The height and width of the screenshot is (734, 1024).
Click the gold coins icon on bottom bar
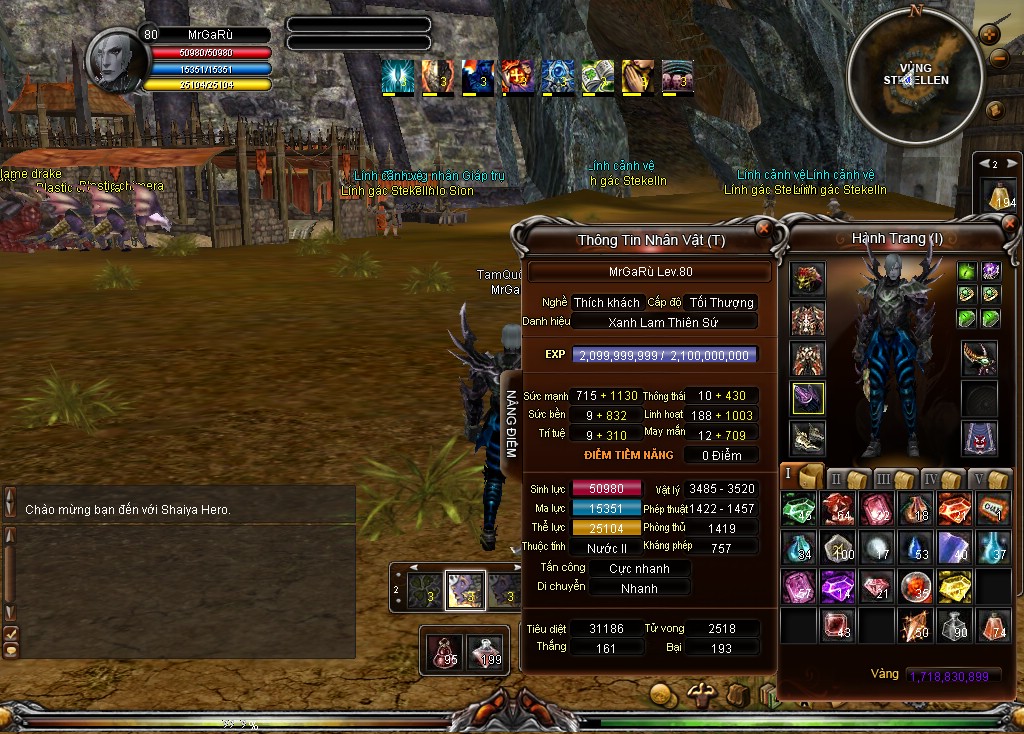click(x=661, y=693)
